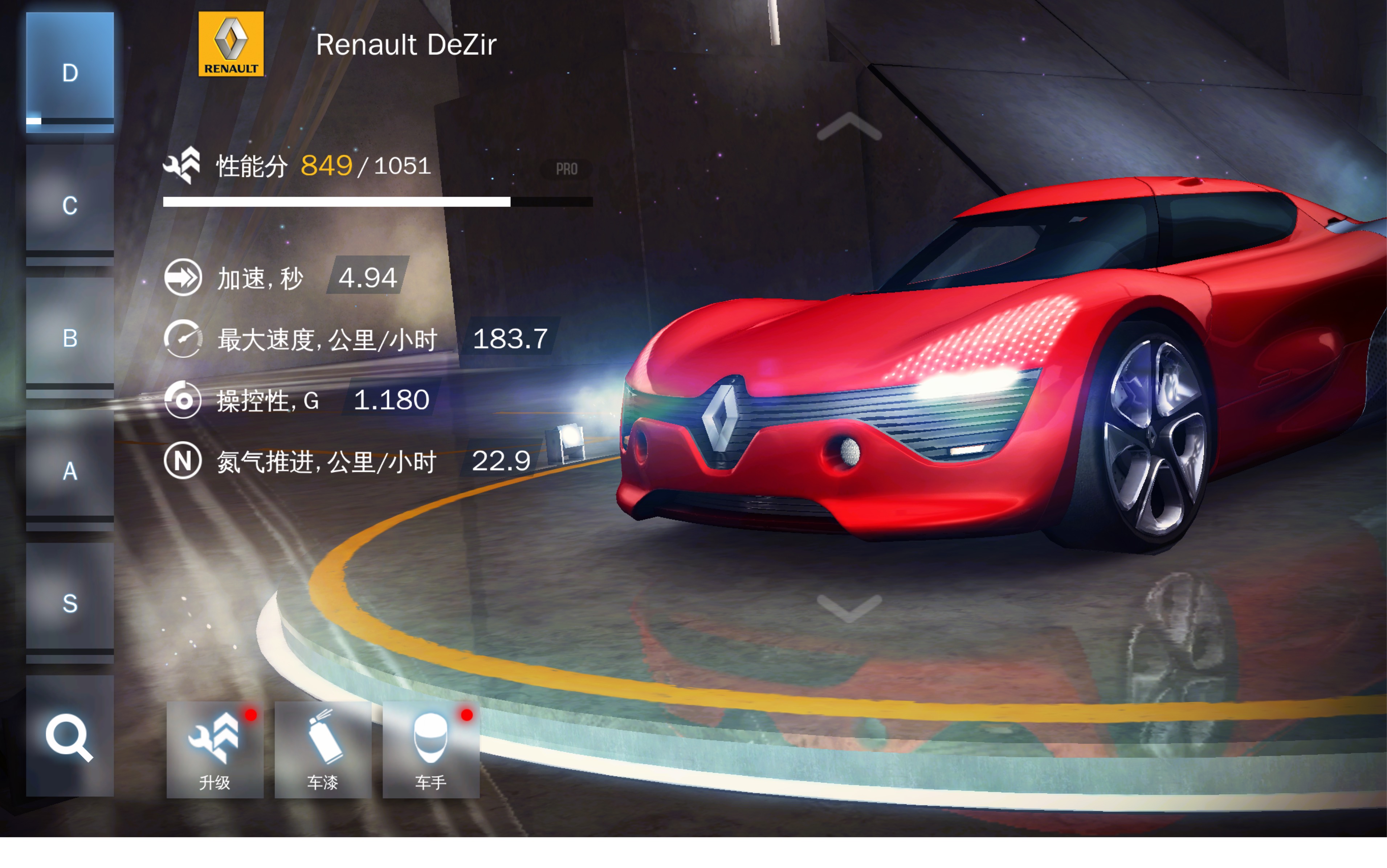Open the 升级 upgrade menu
The image size is (1387, 868).
(x=215, y=749)
